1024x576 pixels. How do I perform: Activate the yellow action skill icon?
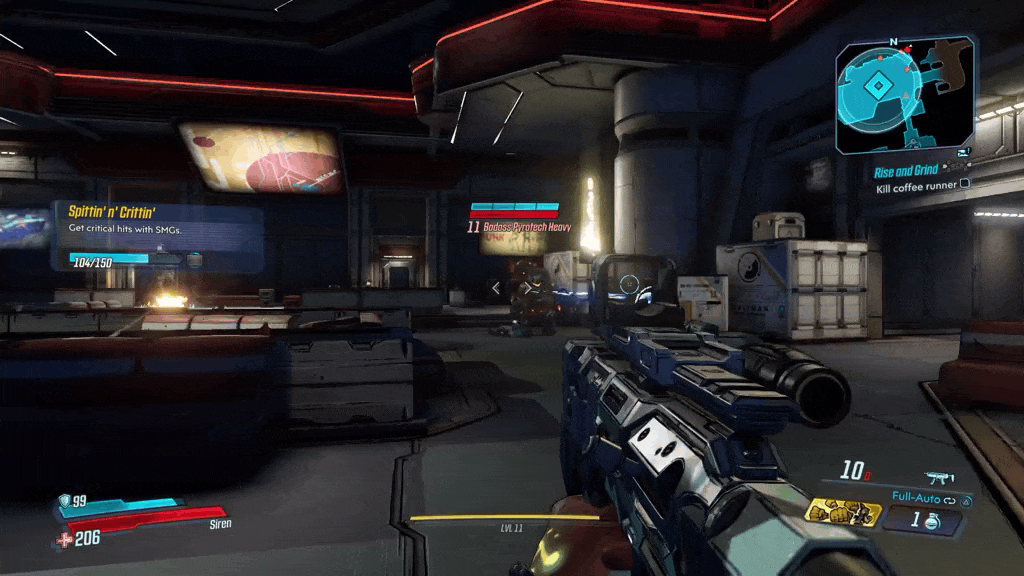(x=843, y=514)
